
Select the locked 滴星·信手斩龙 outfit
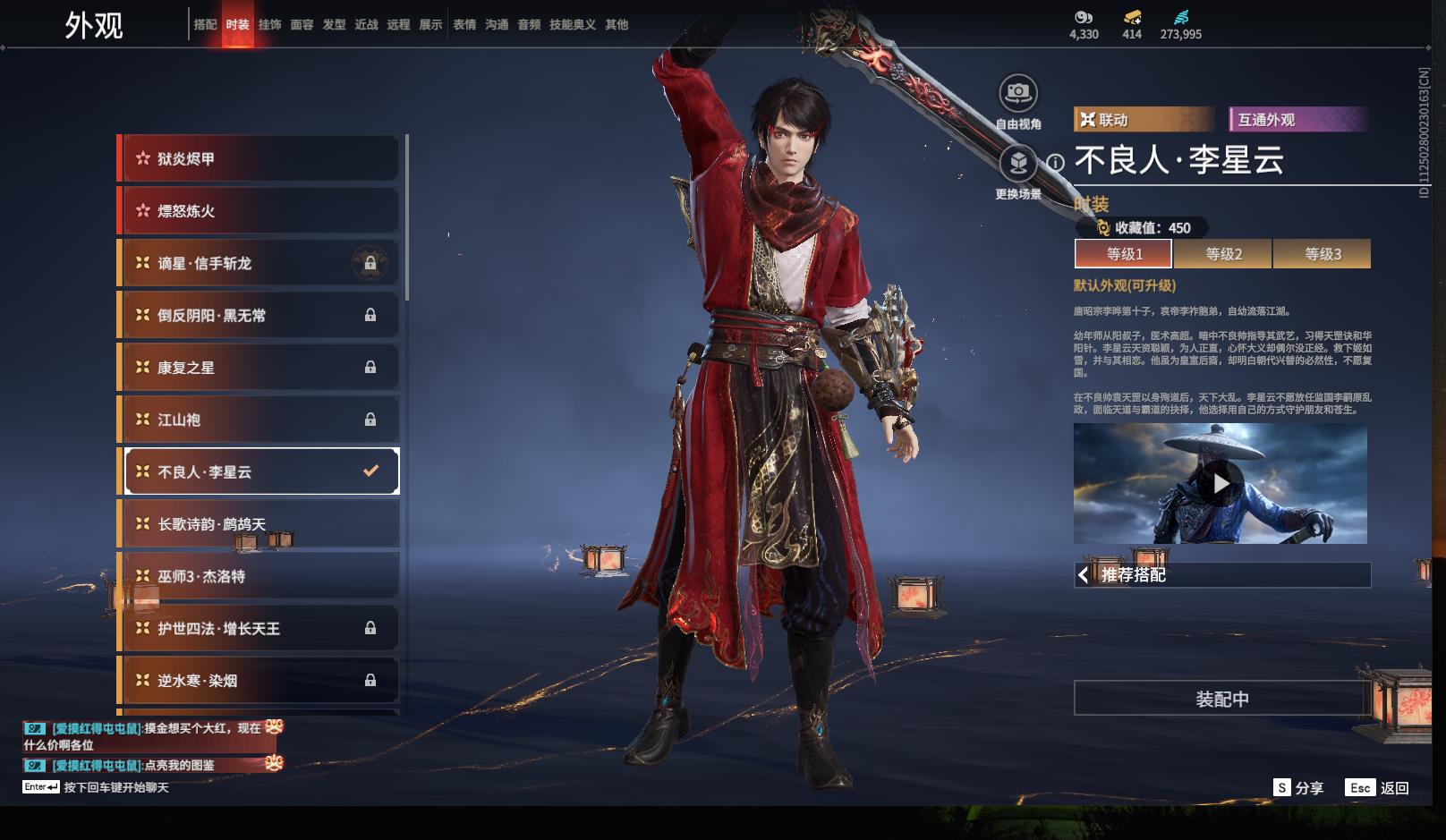(x=259, y=263)
